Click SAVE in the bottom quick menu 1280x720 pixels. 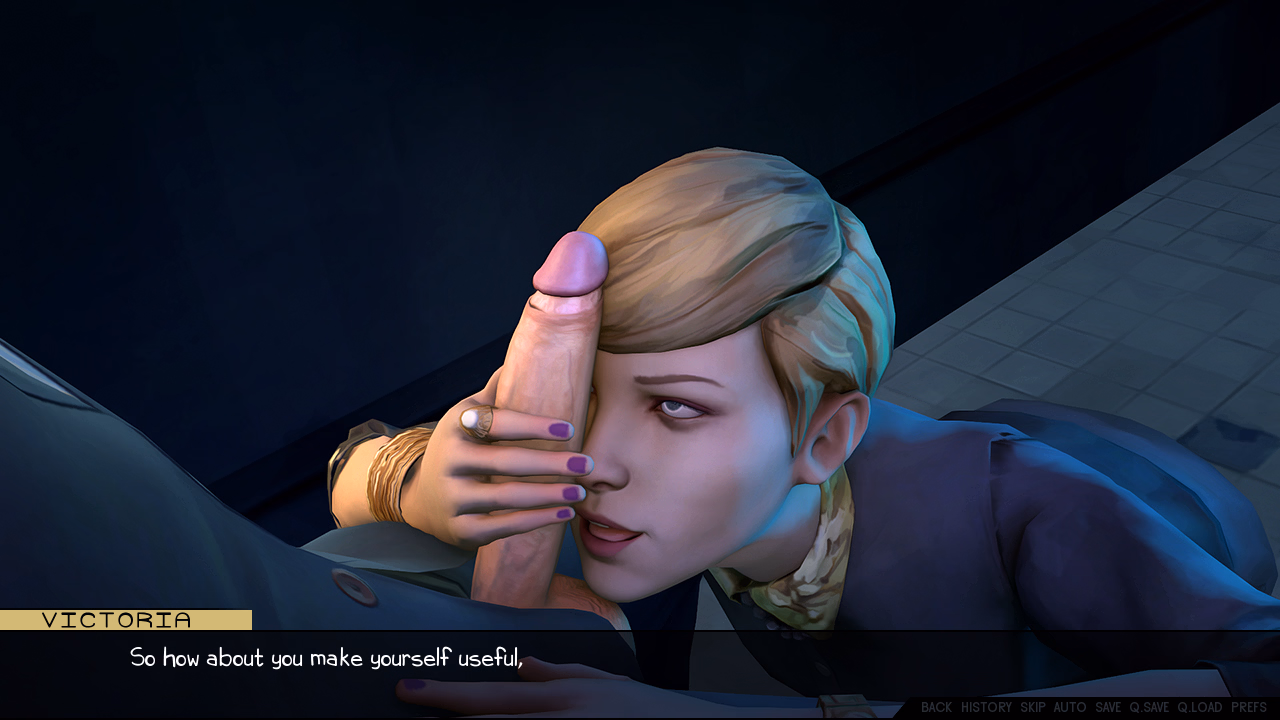pos(1108,707)
